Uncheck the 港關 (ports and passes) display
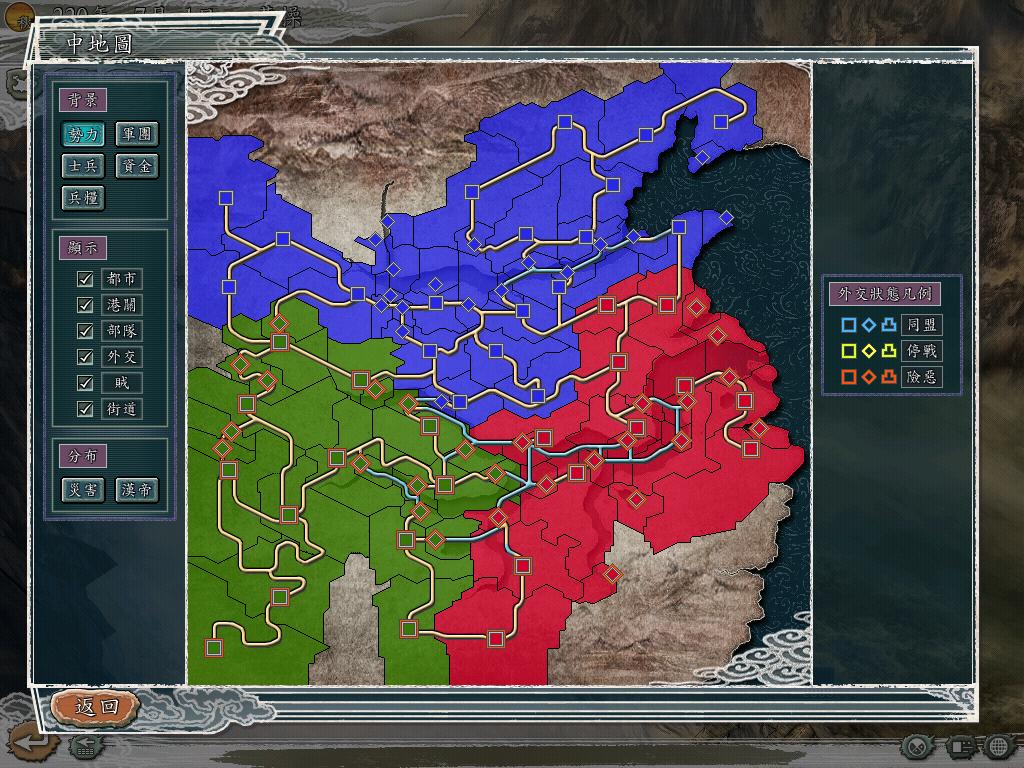Viewport: 1024px width, 768px height. (x=85, y=305)
